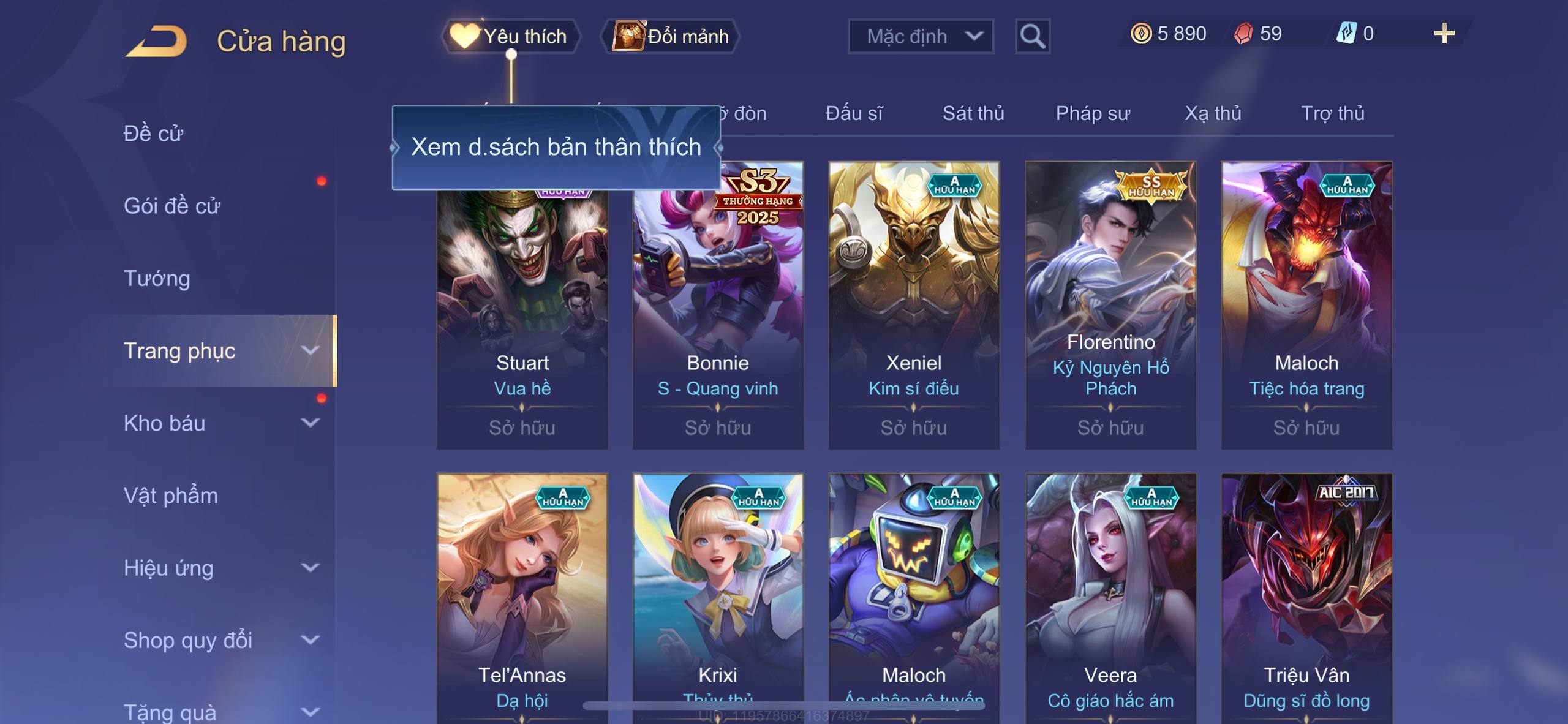Open the Đổi mảnh fragment exchange

672,36
